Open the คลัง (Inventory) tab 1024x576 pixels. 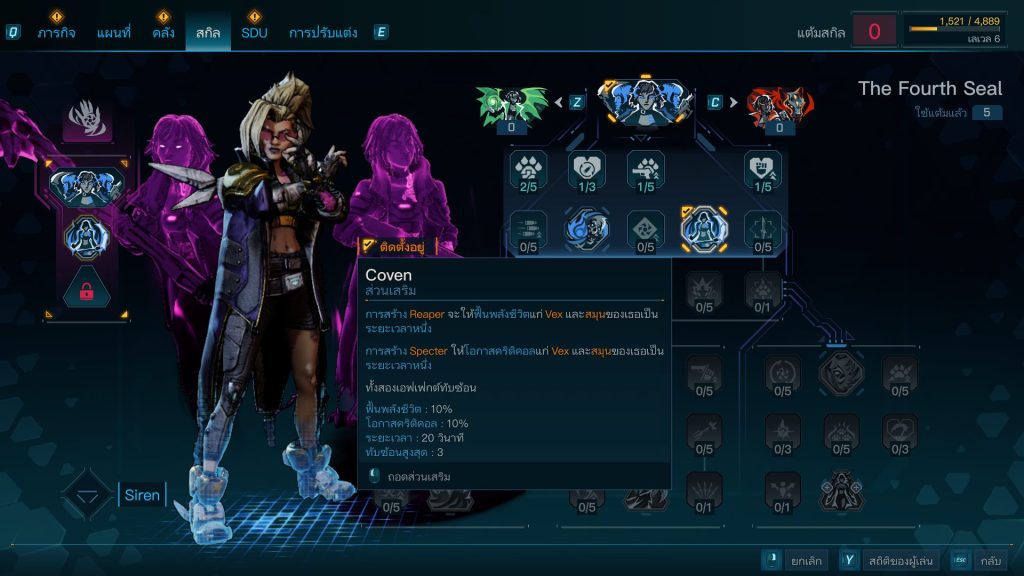point(164,32)
